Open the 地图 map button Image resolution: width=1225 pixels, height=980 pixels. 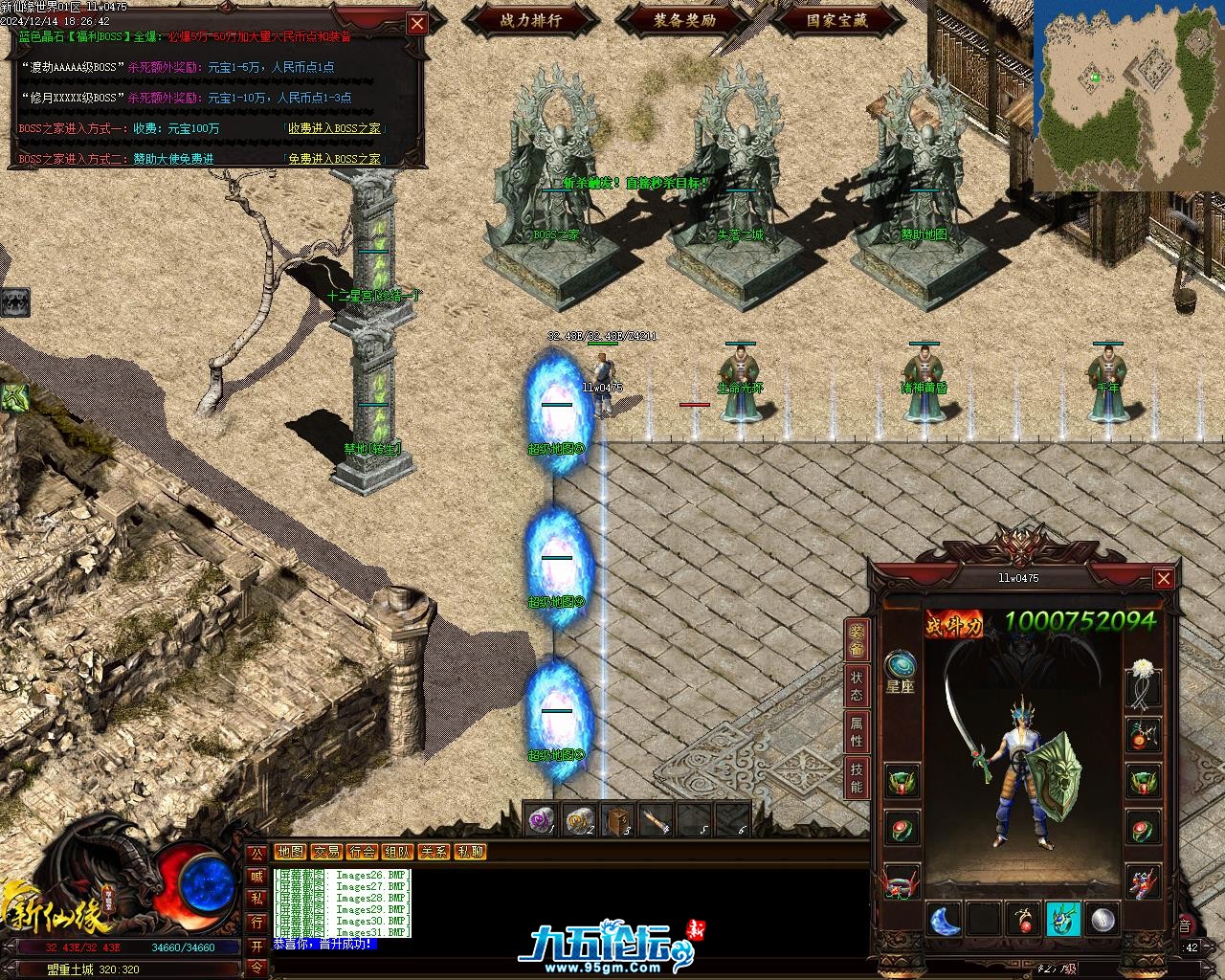coord(290,852)
